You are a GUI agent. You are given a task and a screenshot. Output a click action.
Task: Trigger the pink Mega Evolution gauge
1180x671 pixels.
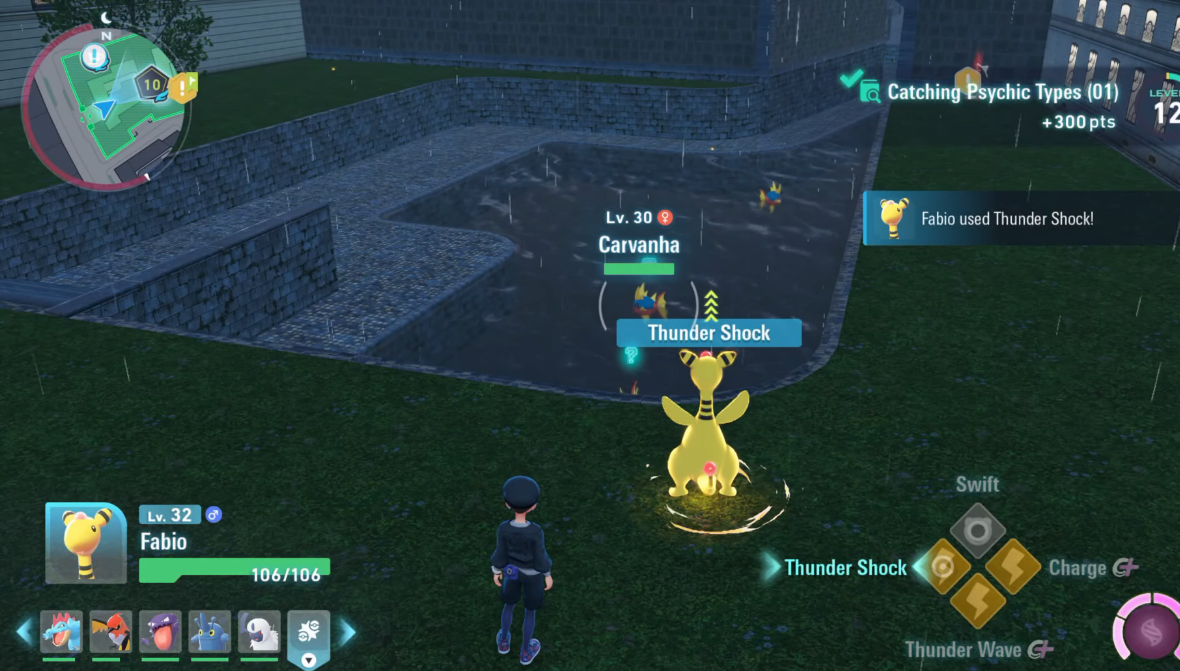point(1150,634)
